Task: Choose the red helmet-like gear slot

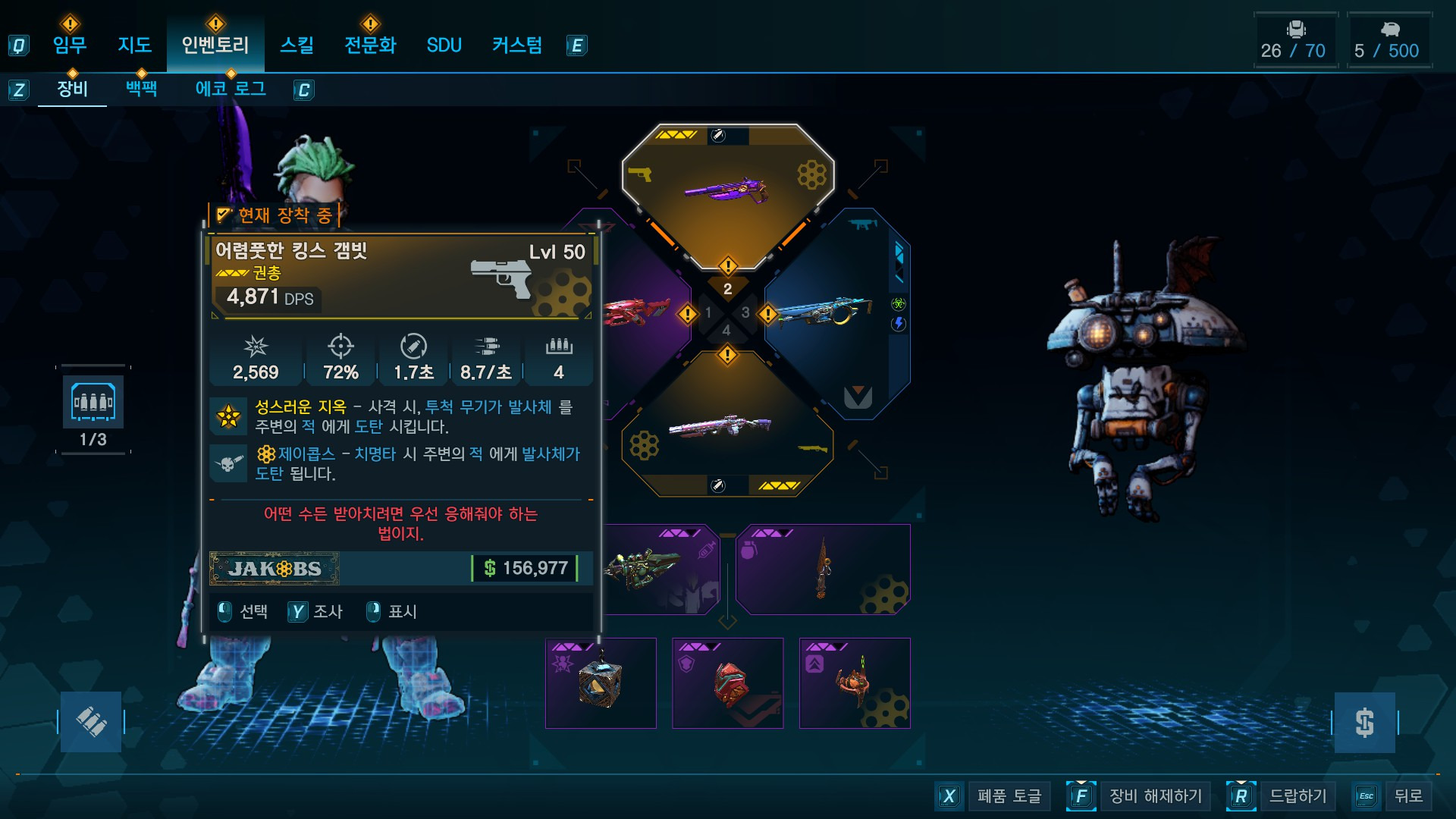Action: point(728,683)
